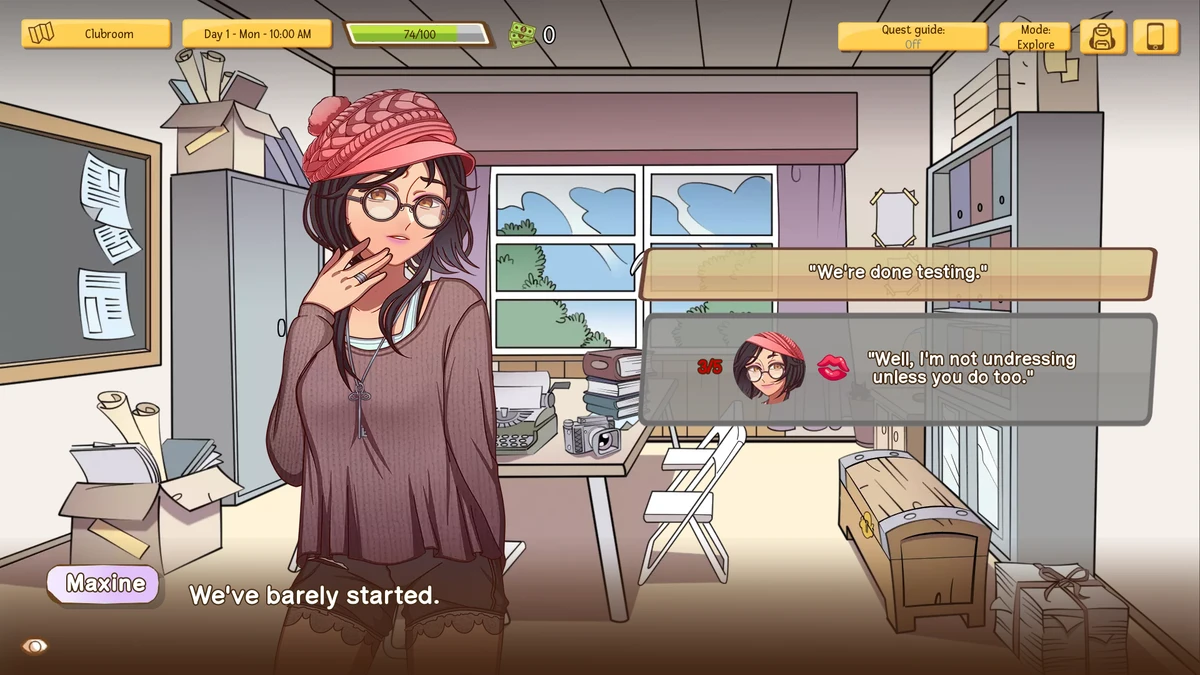
Task: Click the Day 1 Mon time display button
Action: 257,34
